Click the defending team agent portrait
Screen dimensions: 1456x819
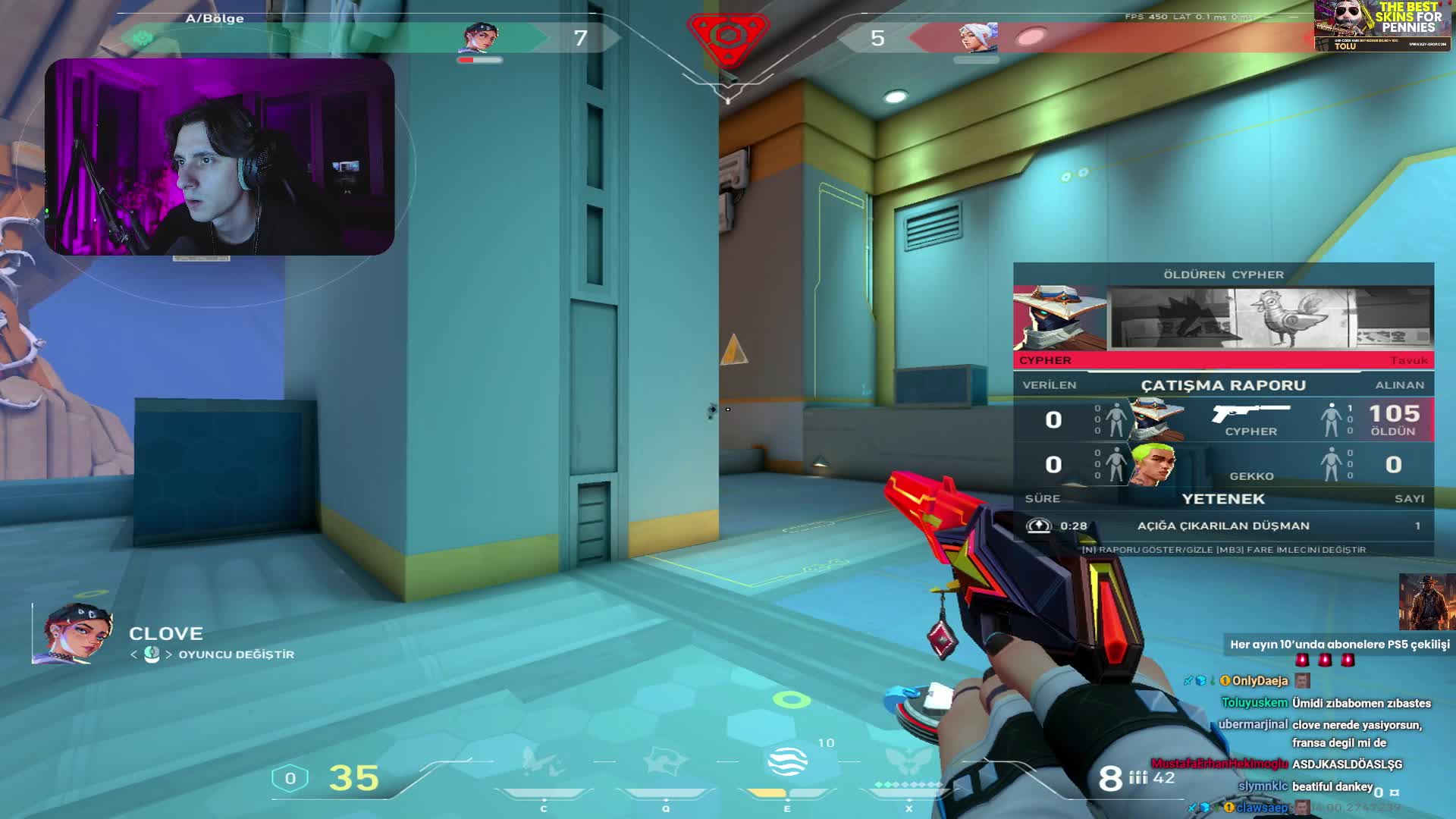click(x=977, y=36)
